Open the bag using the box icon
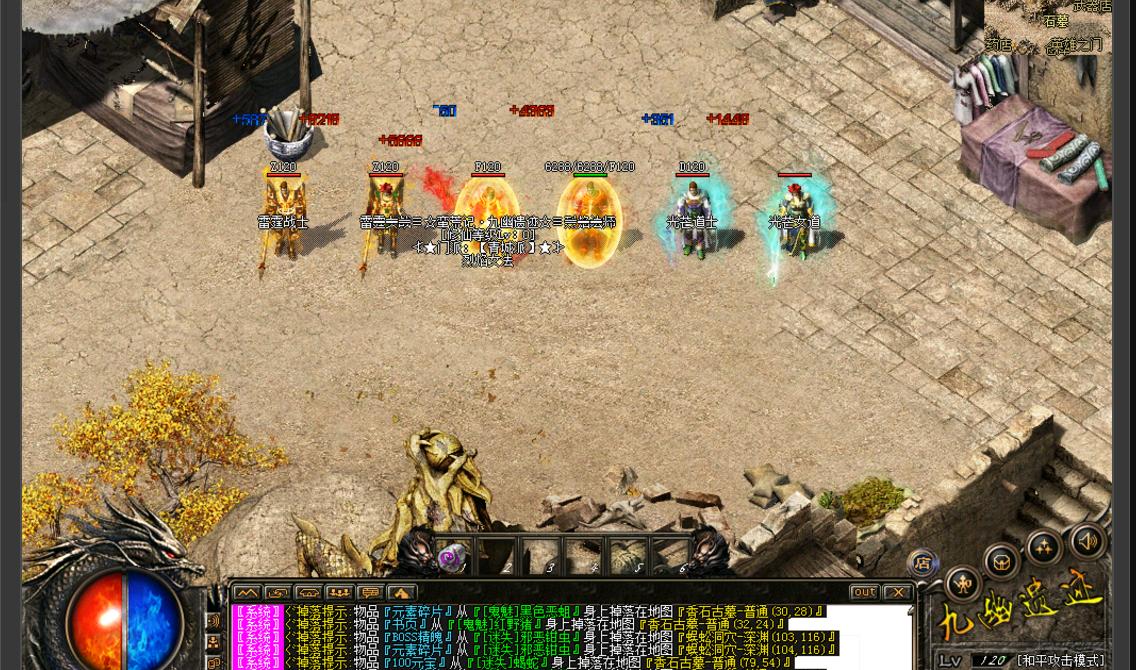Screen dimensions: 1136x670 tap(1001, 562)
